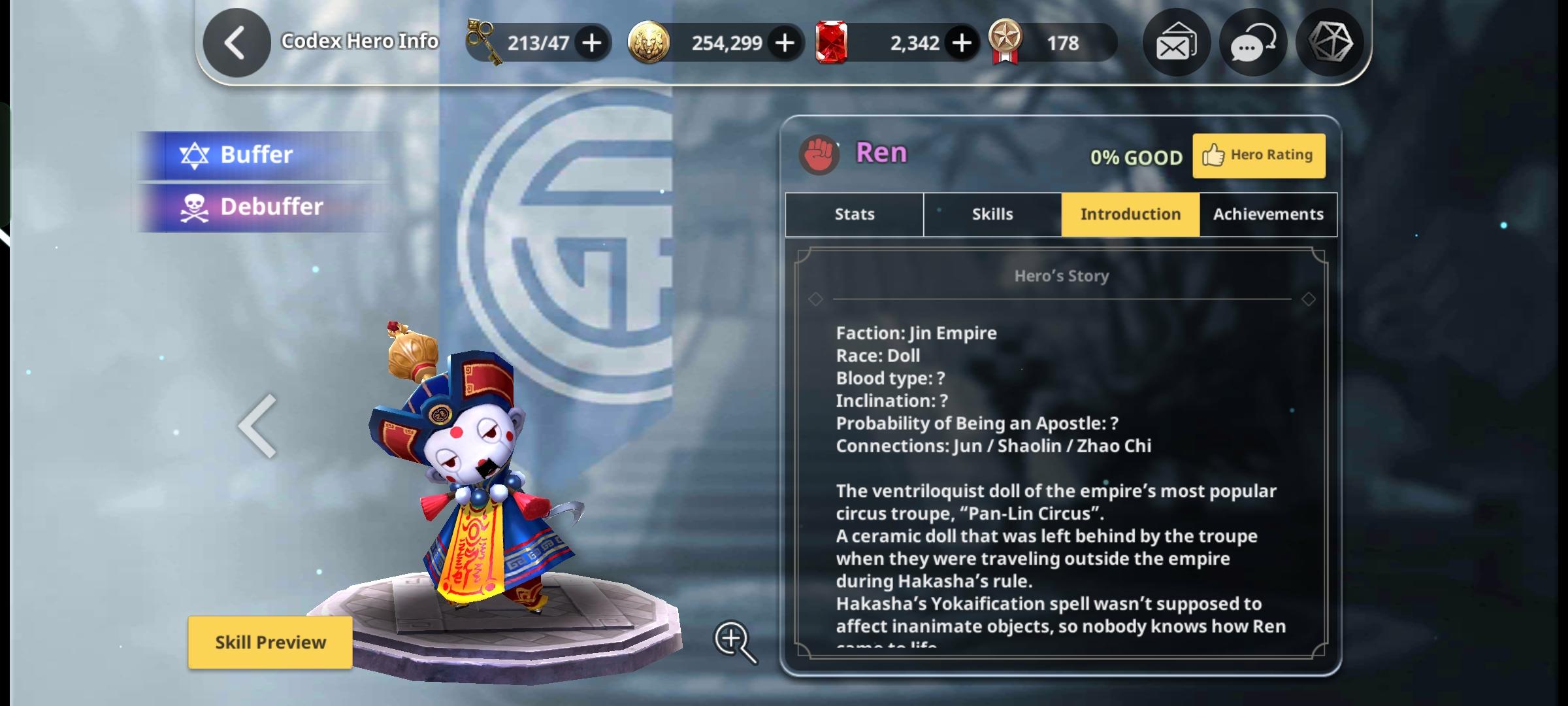The image size is (1568, 706).
Task: Select the Buffer role tag
Action: [255, 155]
